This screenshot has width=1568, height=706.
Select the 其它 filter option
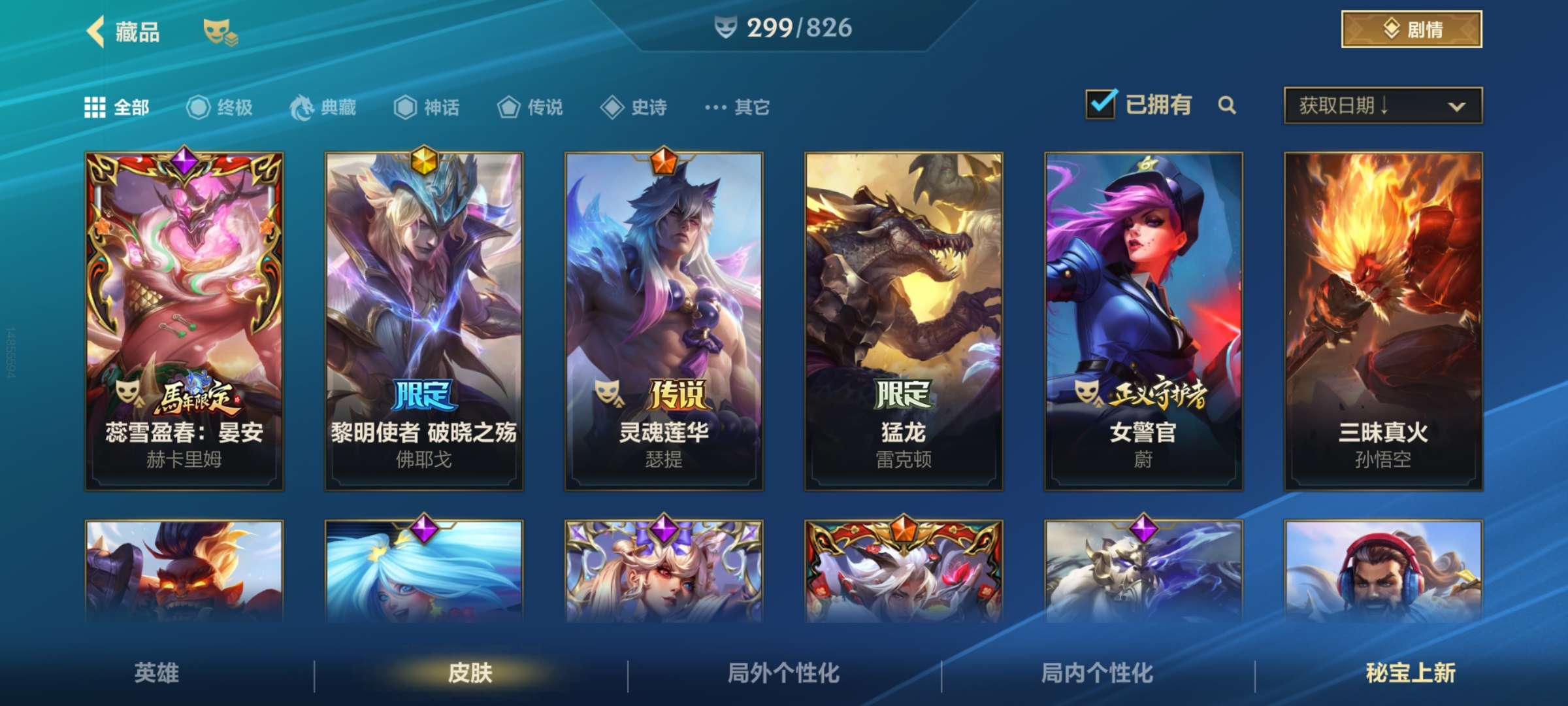(738, 108)
